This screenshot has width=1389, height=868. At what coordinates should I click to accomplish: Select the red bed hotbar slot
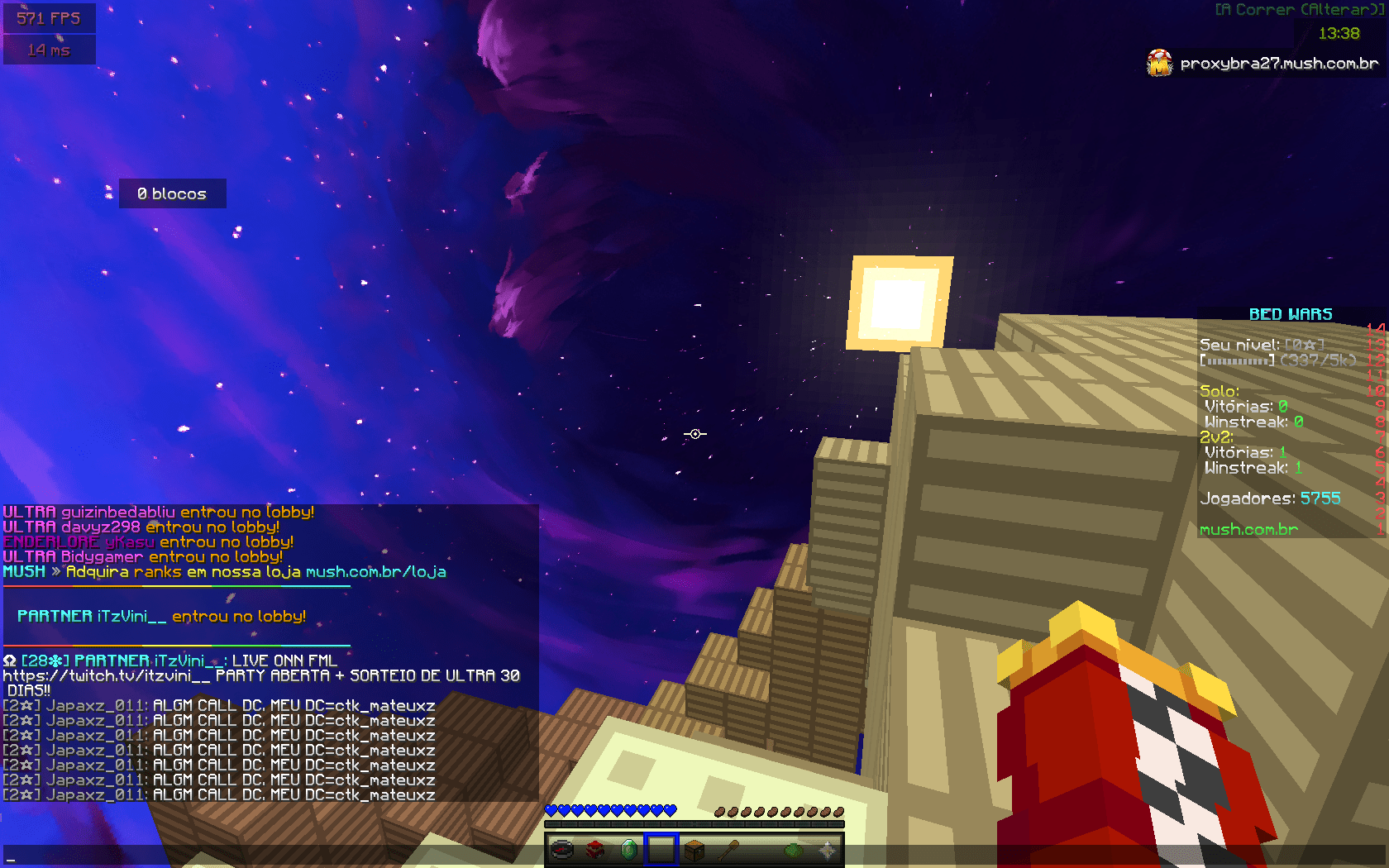click(x=595, y=849)
